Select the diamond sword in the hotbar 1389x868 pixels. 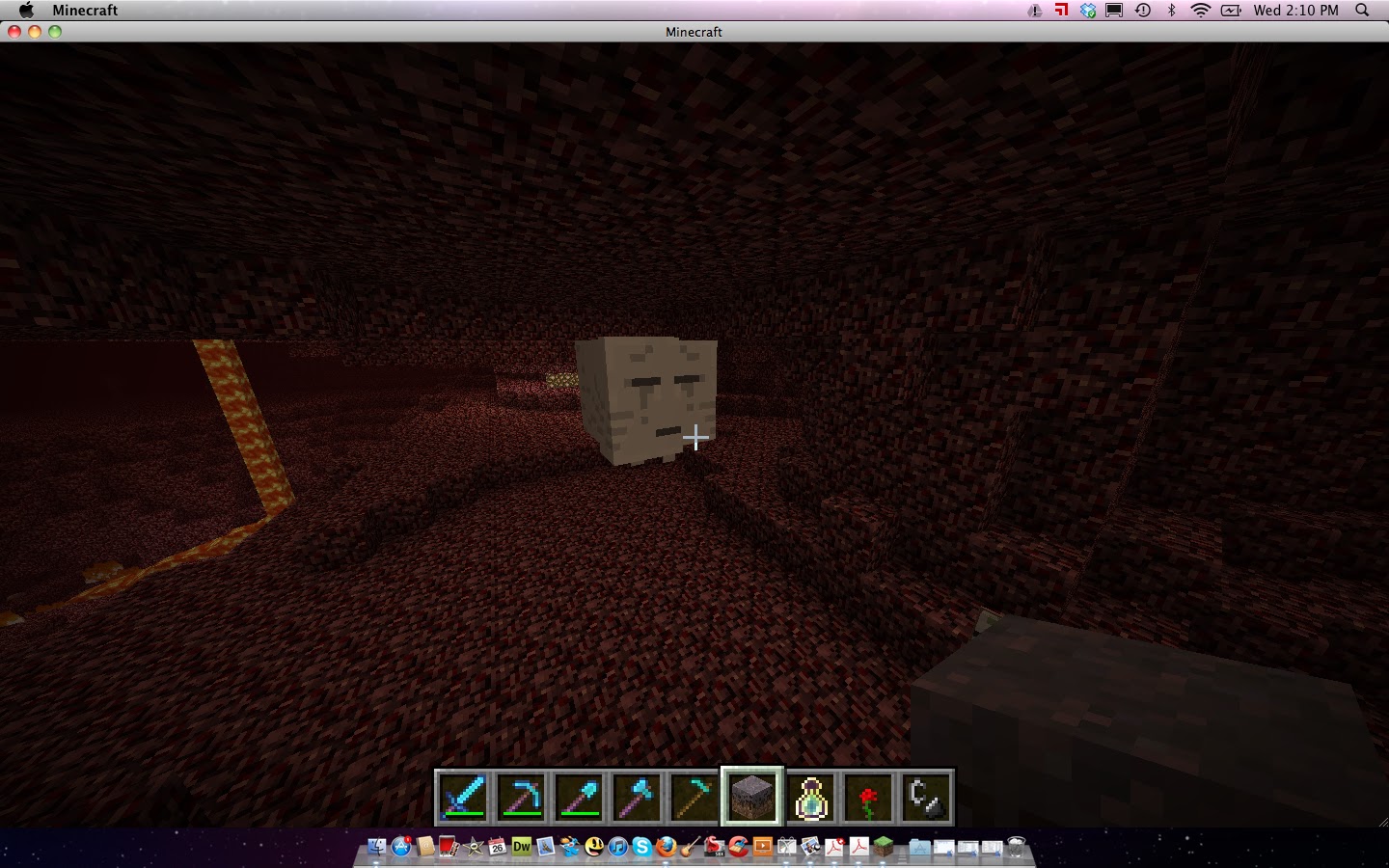click(x=463, y=796)
